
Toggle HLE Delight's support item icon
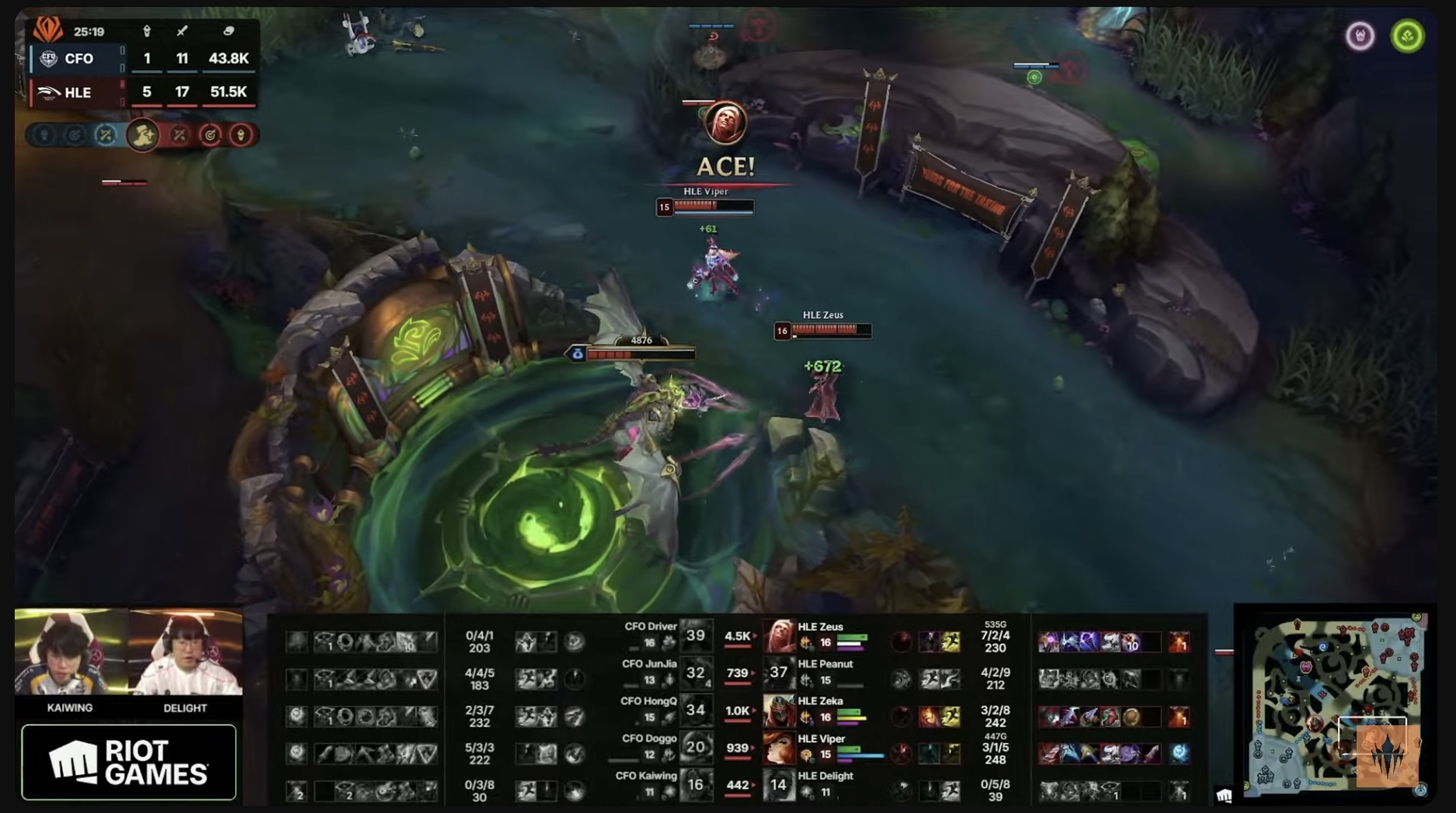click(x=807, y=790)
